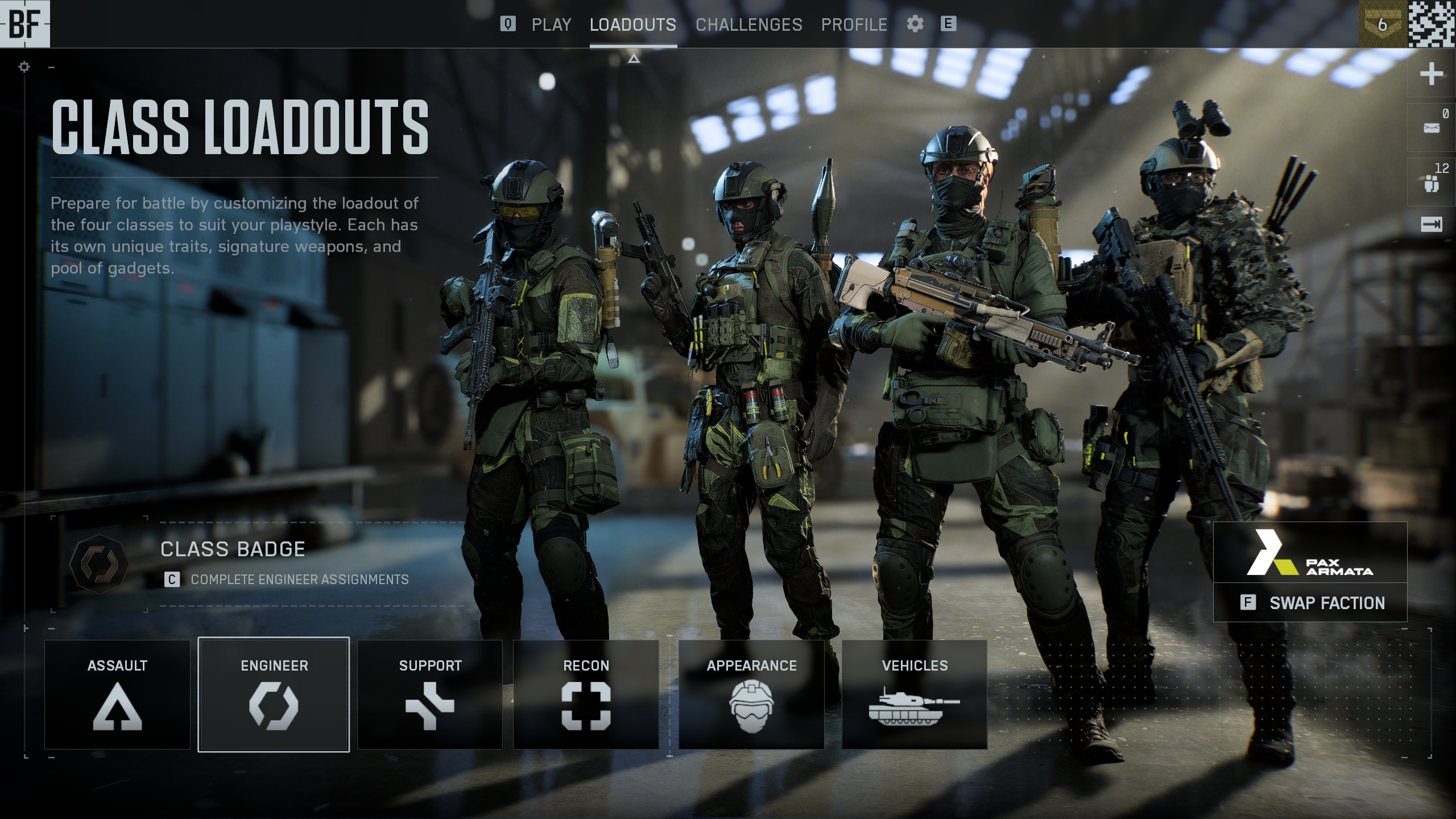Open the Recon class loadout
The image size is (1456, 819).
586,694
